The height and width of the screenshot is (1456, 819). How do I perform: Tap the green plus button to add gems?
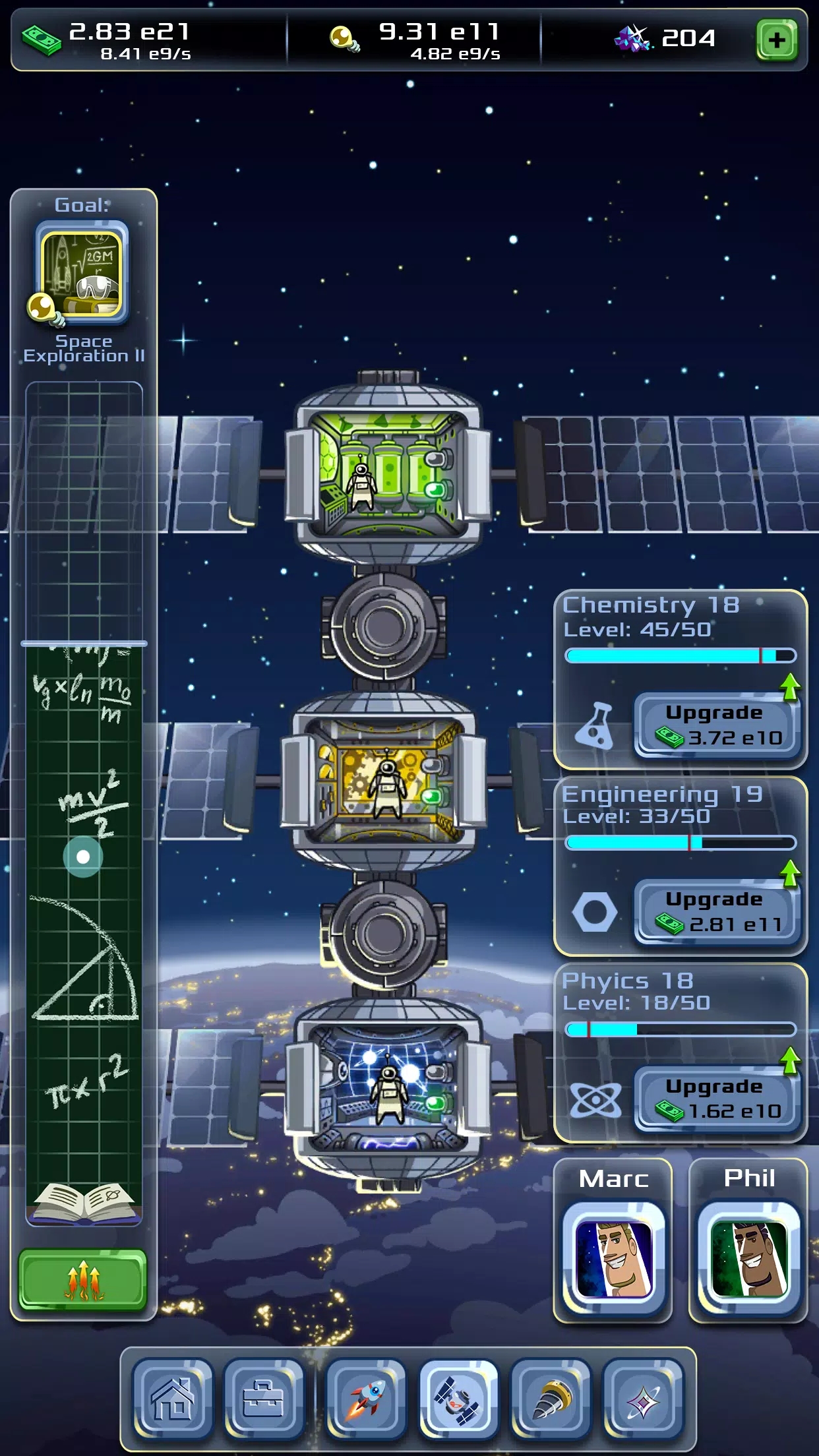click(x=776, y=40)
